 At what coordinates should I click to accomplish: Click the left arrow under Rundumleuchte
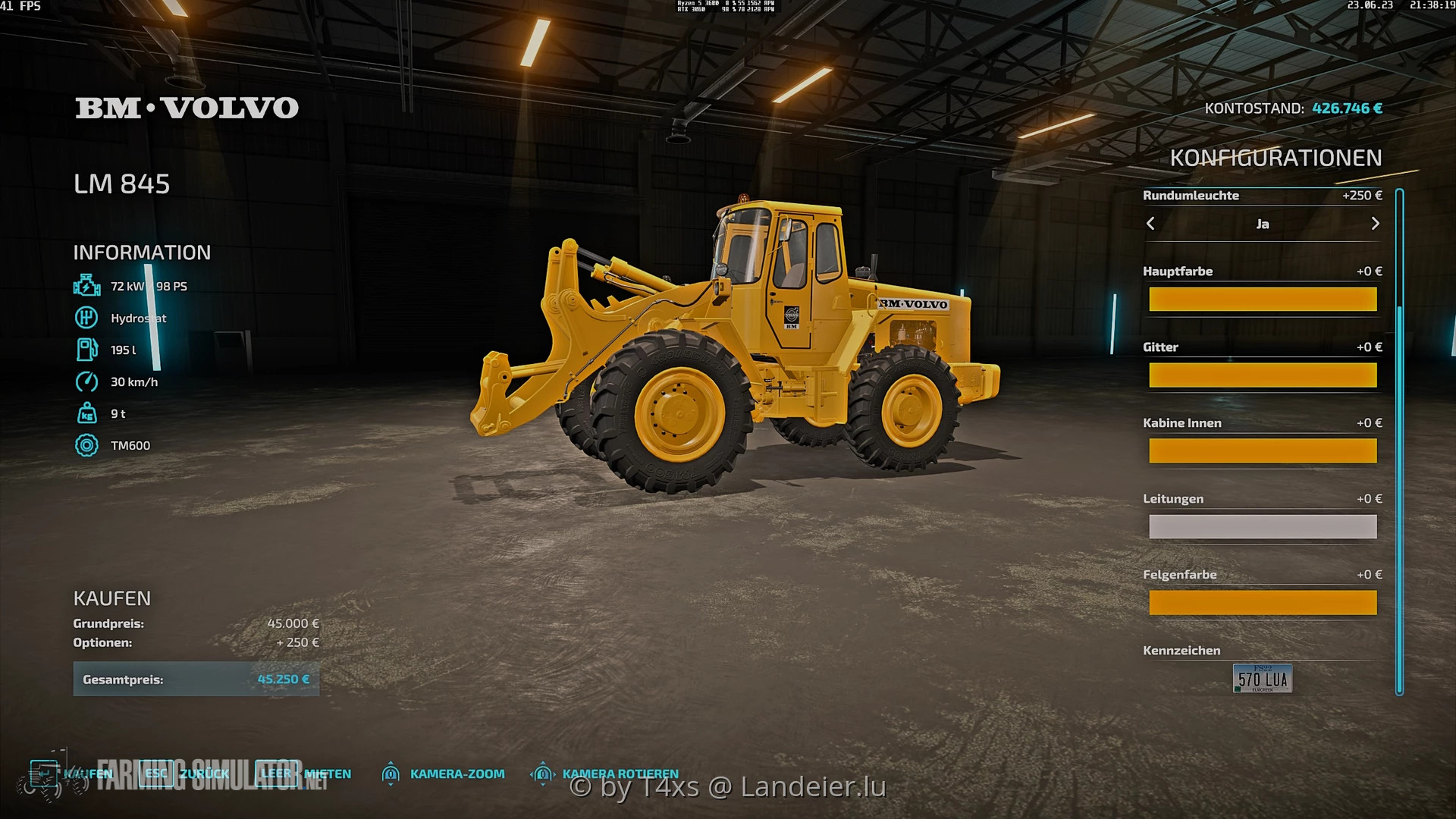1150,224
